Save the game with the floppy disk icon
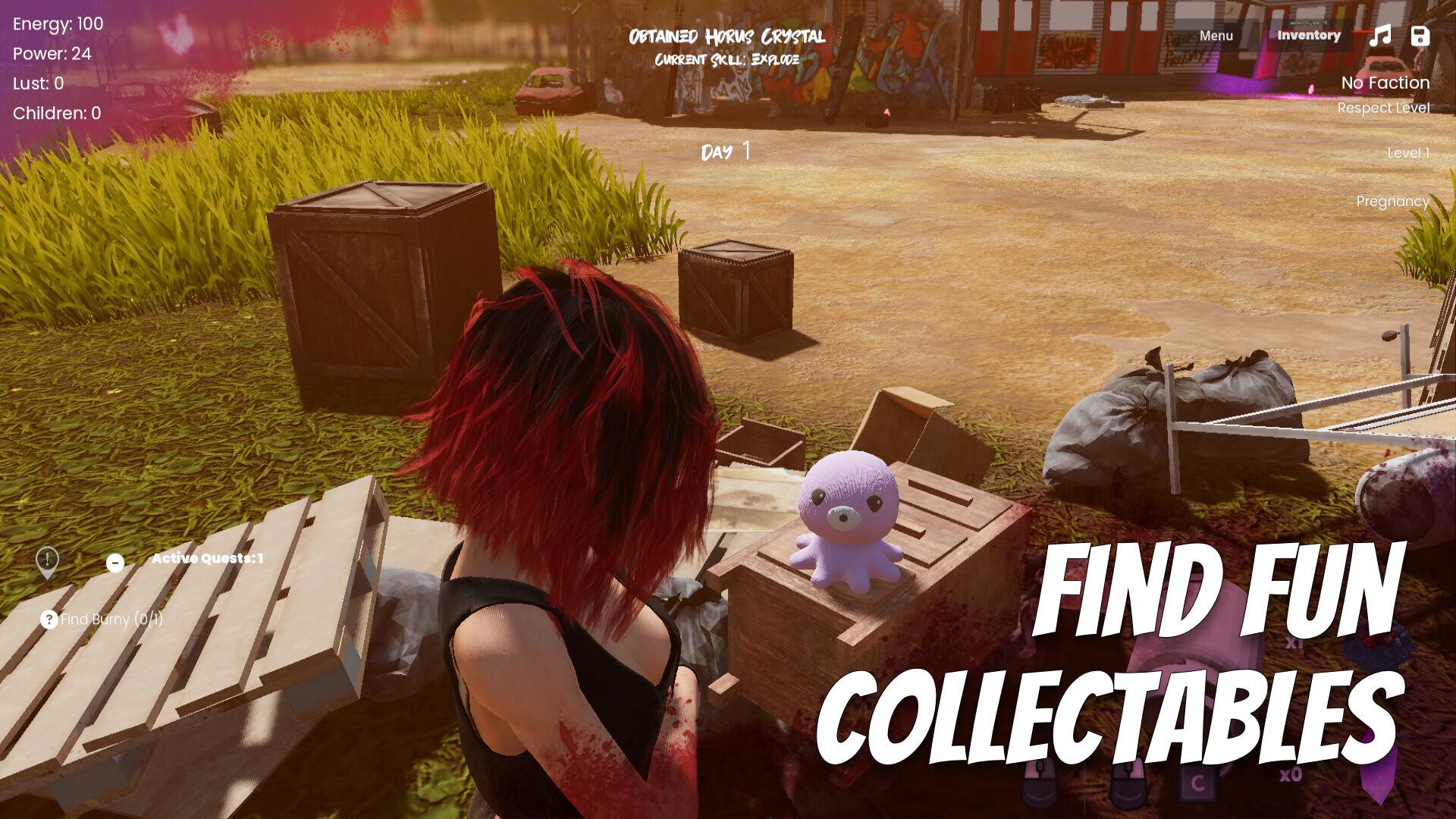The width and height of the screenshot is (1456, 819). [x=1420, y=36]
